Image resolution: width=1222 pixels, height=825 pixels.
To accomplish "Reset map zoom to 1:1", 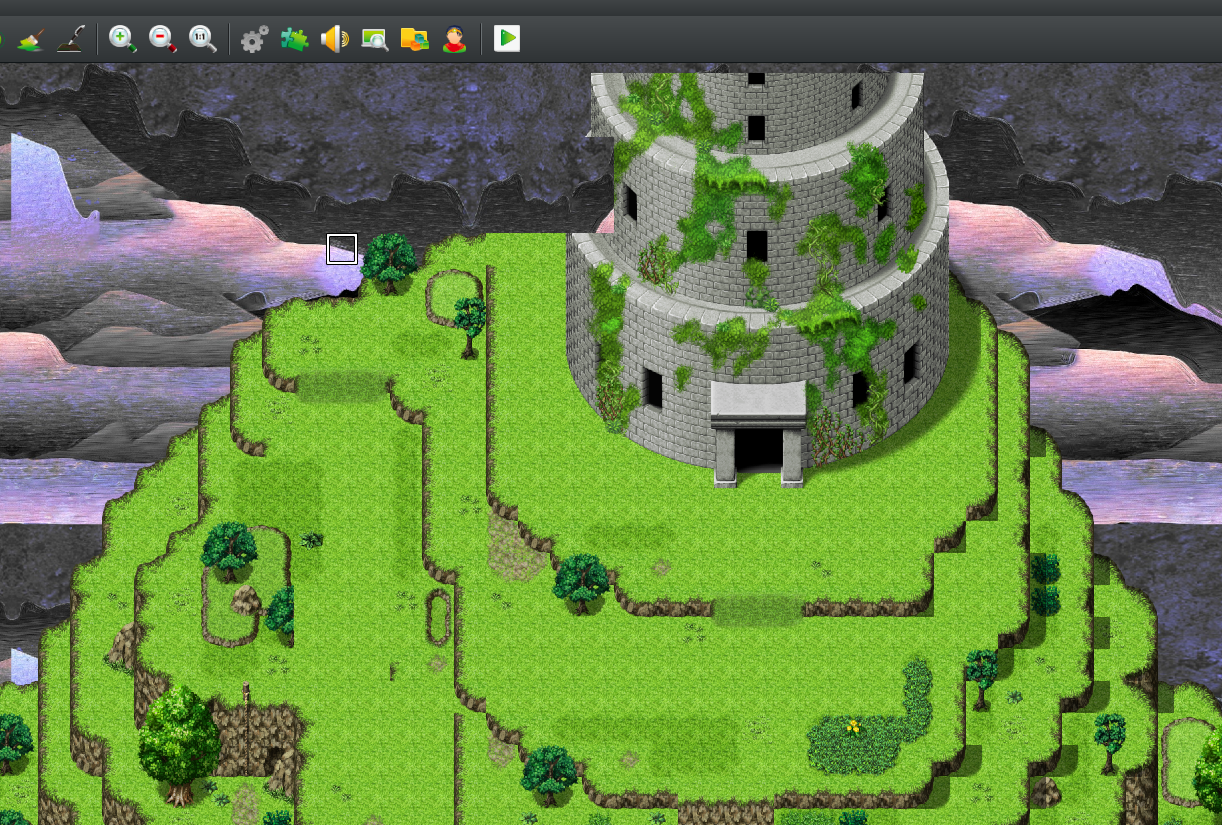I will [202, 40].
